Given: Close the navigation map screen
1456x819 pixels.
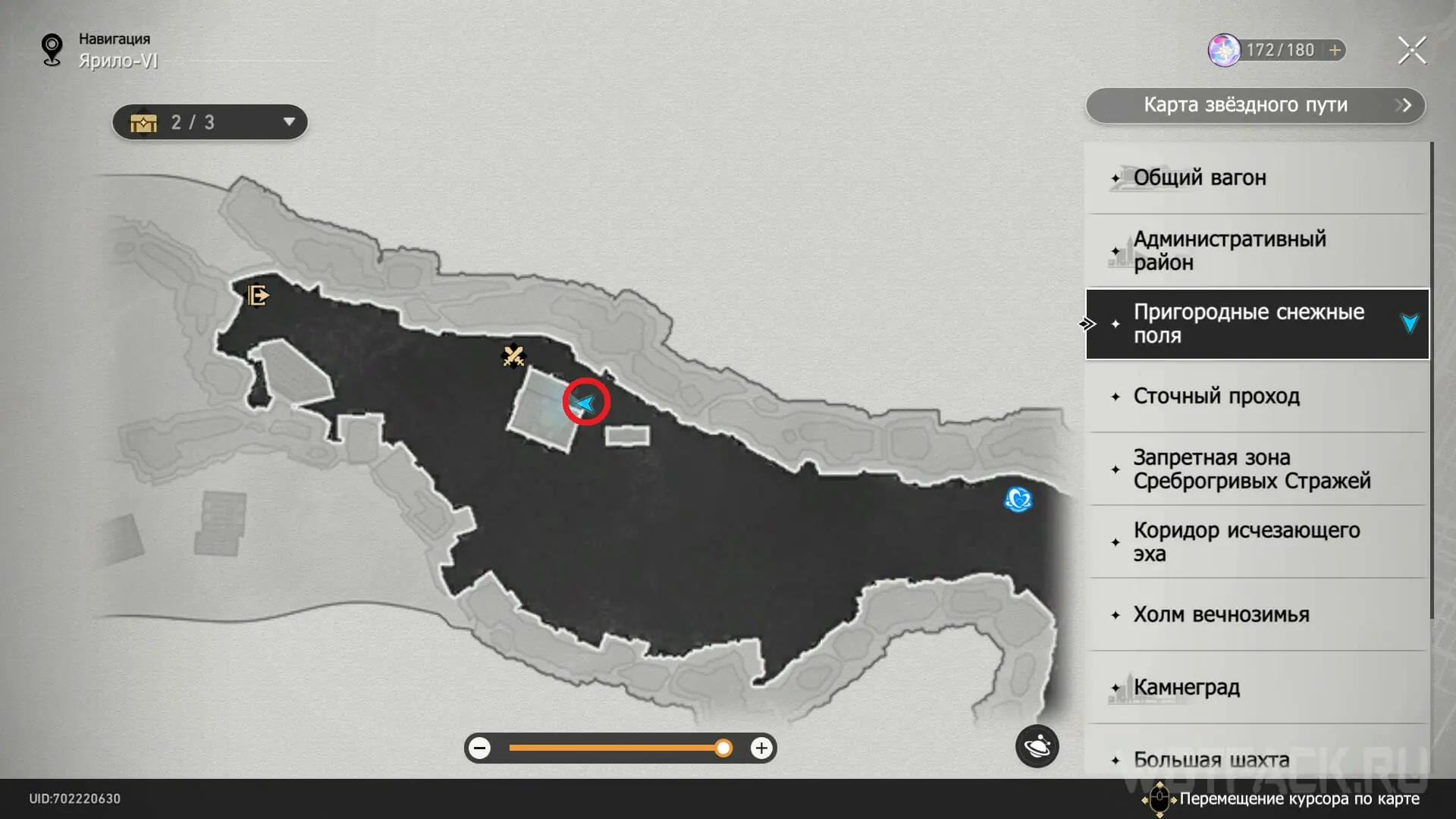Looking at the screenshot, I should click(x=1411, y=51).
